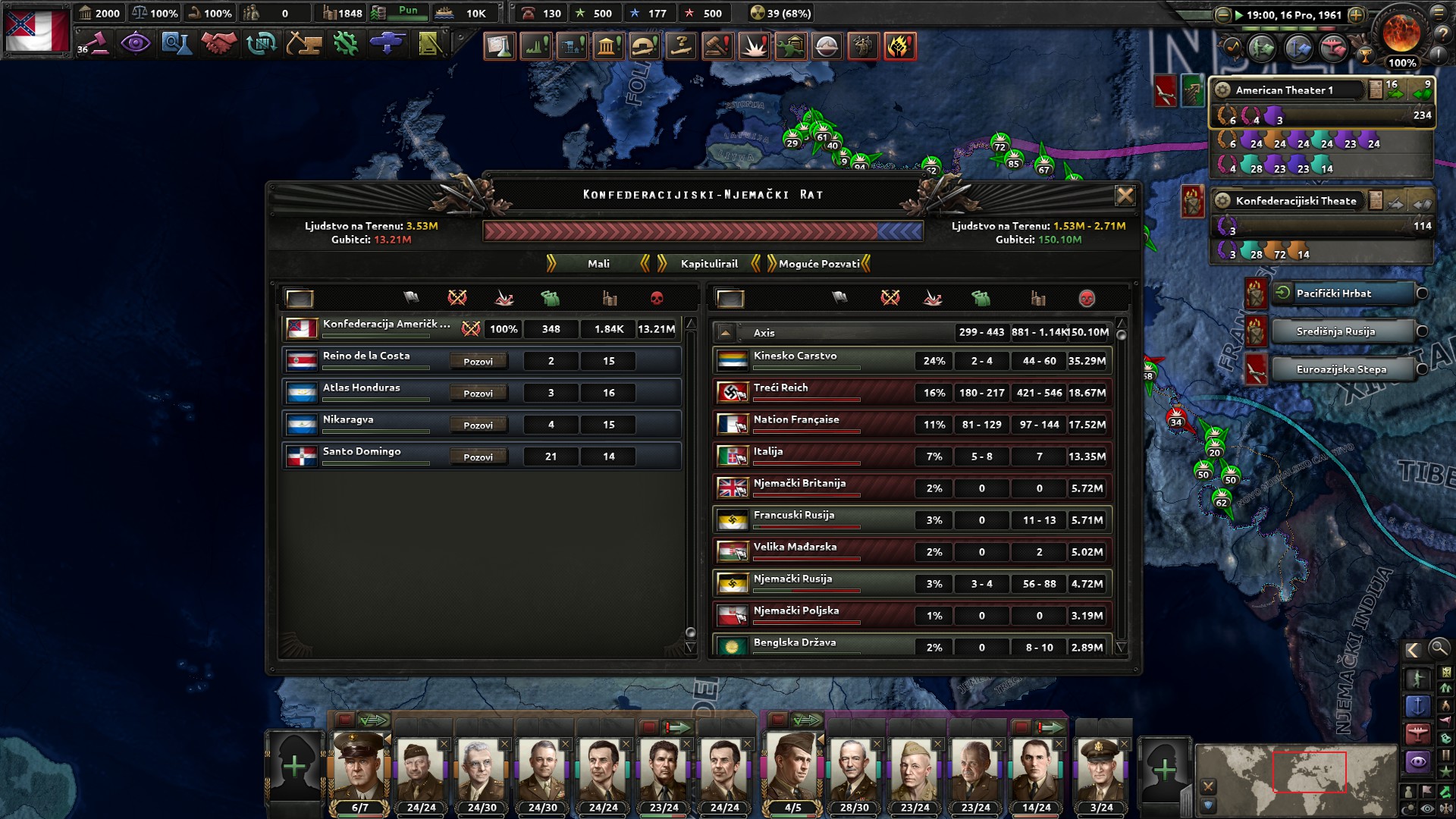The image size is (1456, 819).
Task: Open the construction menu (anvil icon)
Action: 302,43
